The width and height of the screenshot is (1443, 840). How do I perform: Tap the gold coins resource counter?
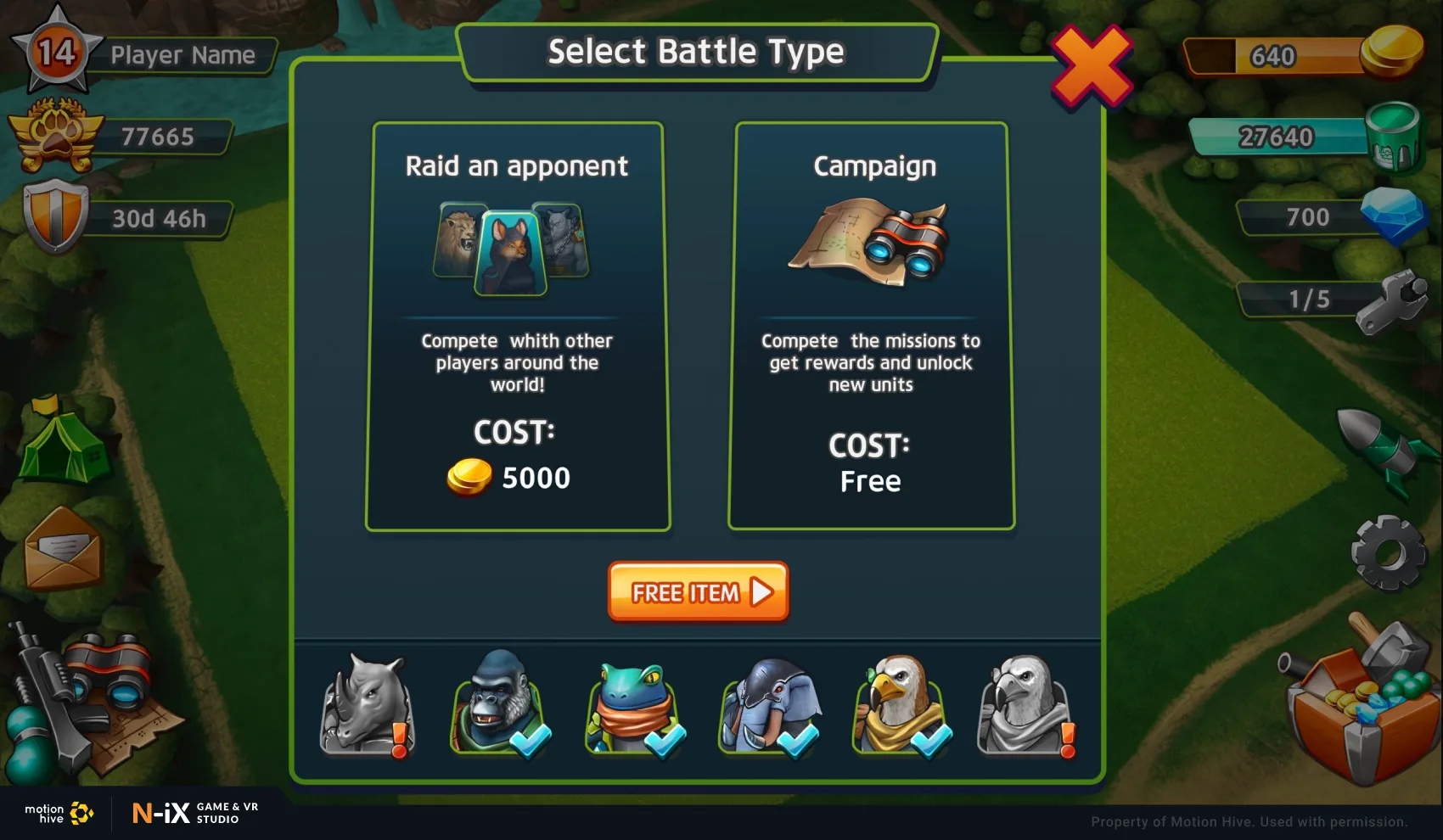coord(1303,55)
